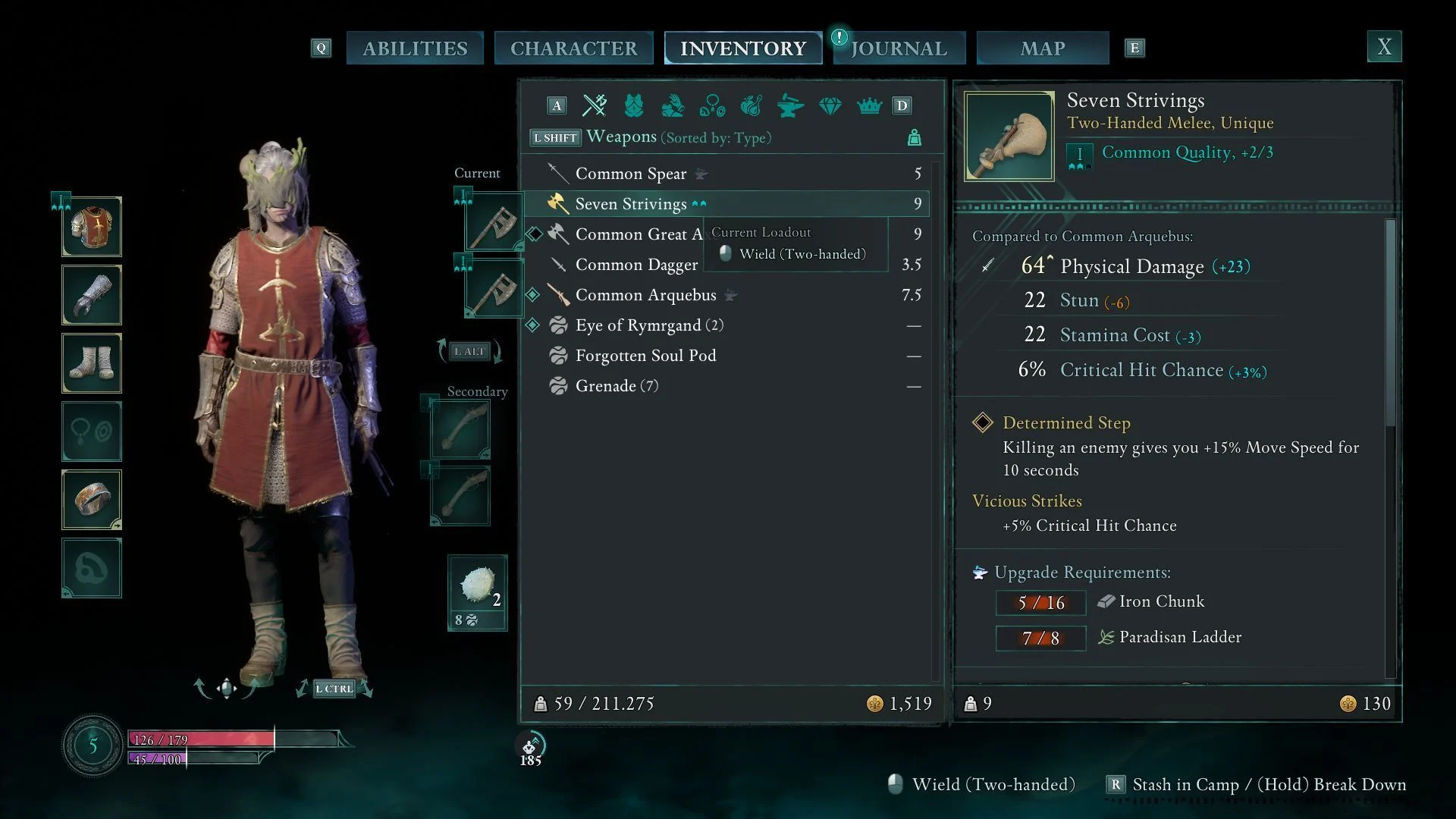The image size is (1456, 819).
Task: Select the Grenade stack row
Action: pos(616,386)
